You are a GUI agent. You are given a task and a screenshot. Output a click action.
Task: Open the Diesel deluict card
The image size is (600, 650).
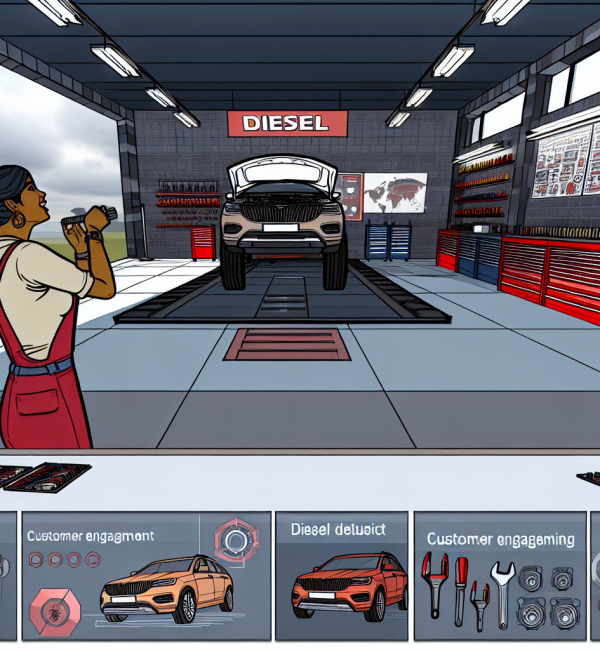tap(340, 576)
